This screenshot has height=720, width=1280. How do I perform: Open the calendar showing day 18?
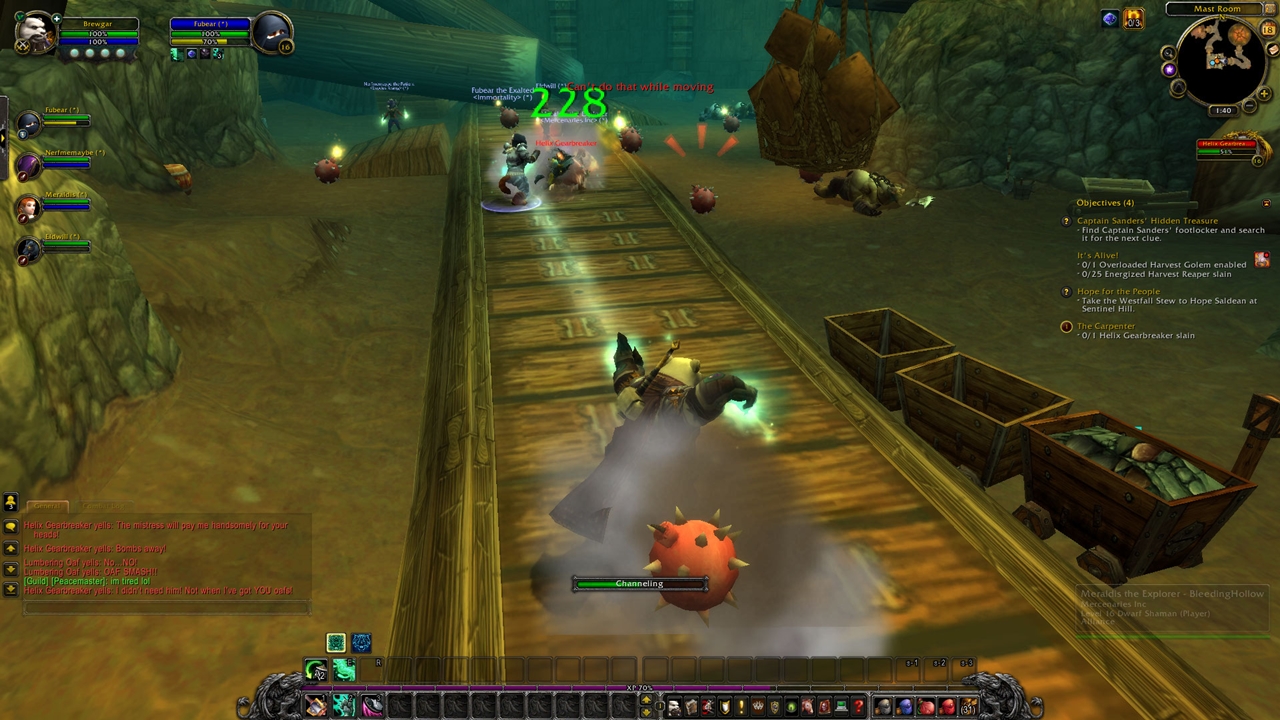[x=1268, y=30]
